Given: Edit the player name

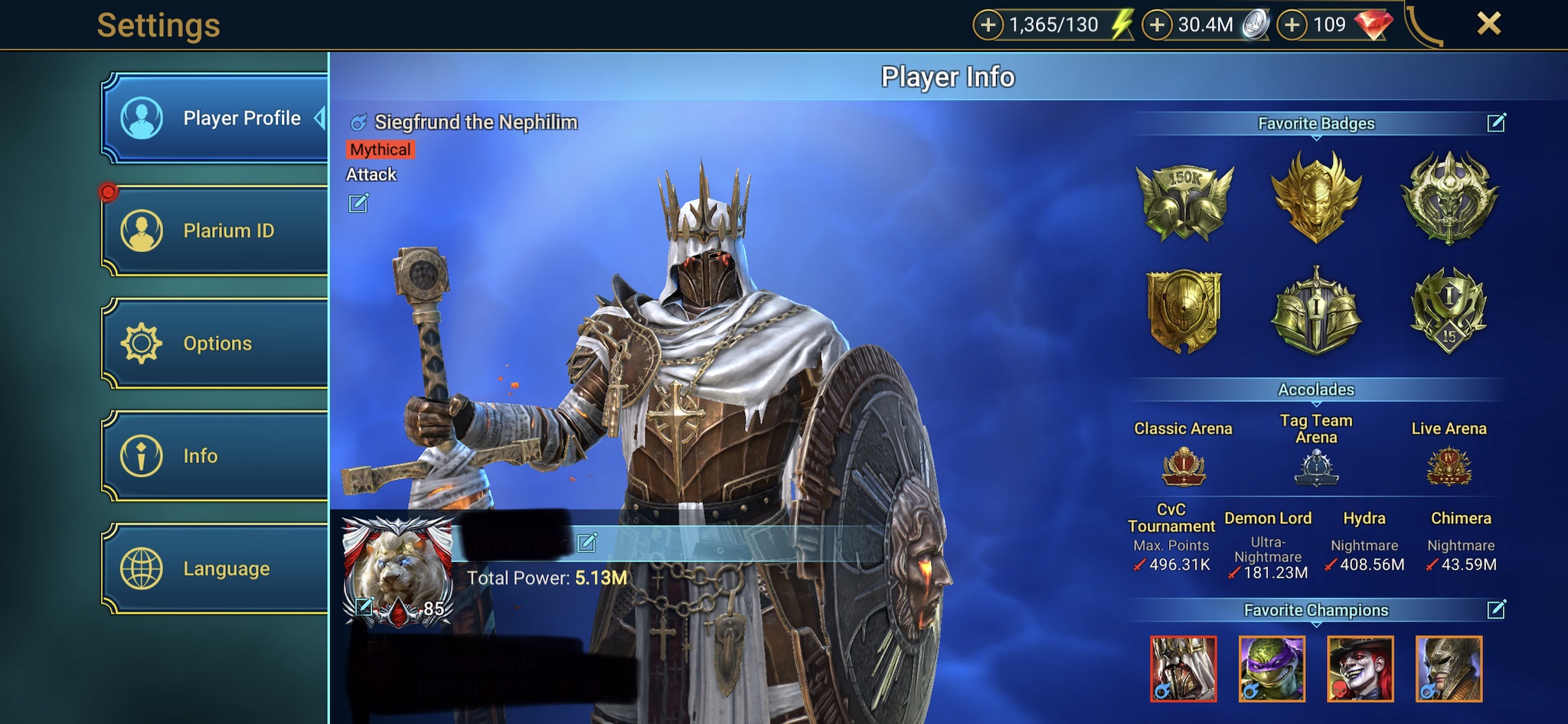Looking at the screenshot, I should click(587, 543).
